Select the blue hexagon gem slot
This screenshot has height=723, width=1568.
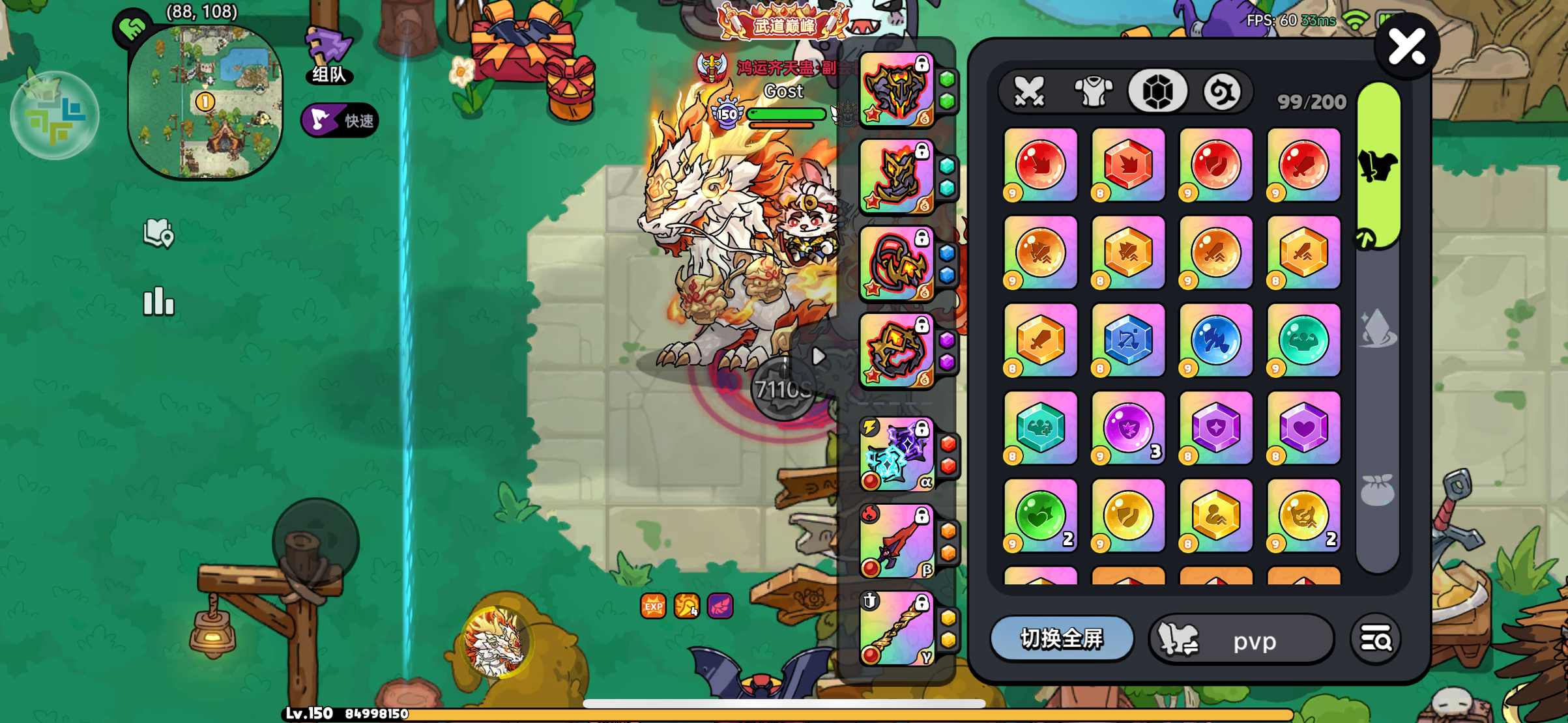(1128, 340)
